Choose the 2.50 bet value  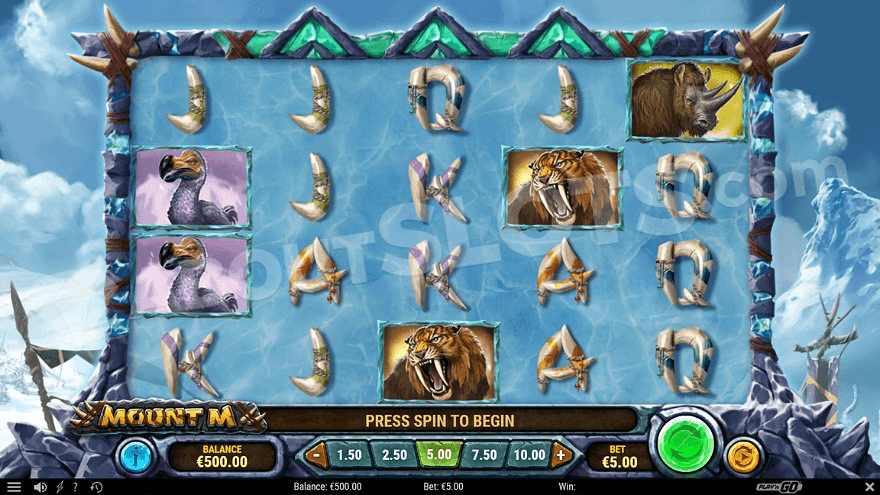[x=394, y=455]
